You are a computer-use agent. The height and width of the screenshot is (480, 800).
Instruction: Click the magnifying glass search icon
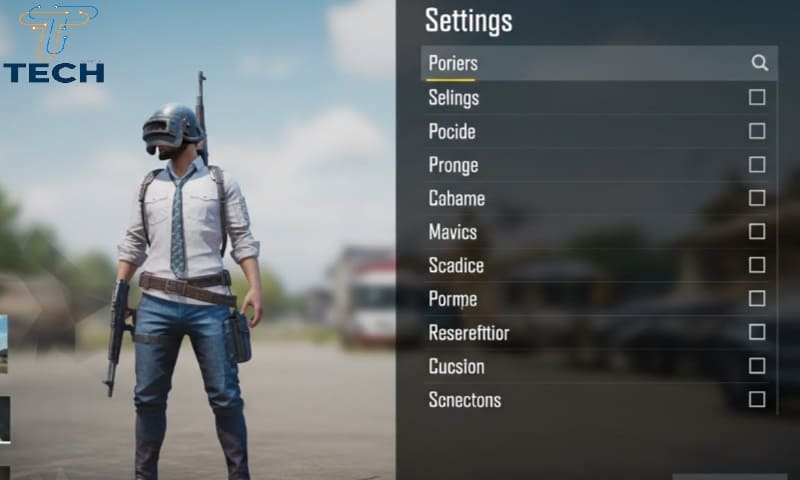760,63
